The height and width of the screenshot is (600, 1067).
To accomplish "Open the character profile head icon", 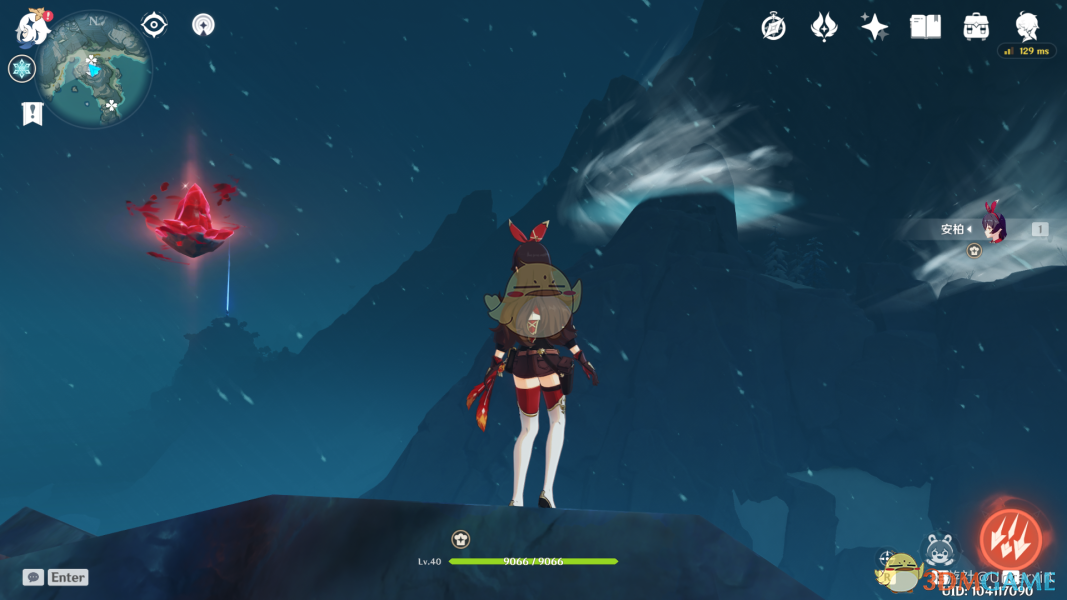I will 1027,25.
